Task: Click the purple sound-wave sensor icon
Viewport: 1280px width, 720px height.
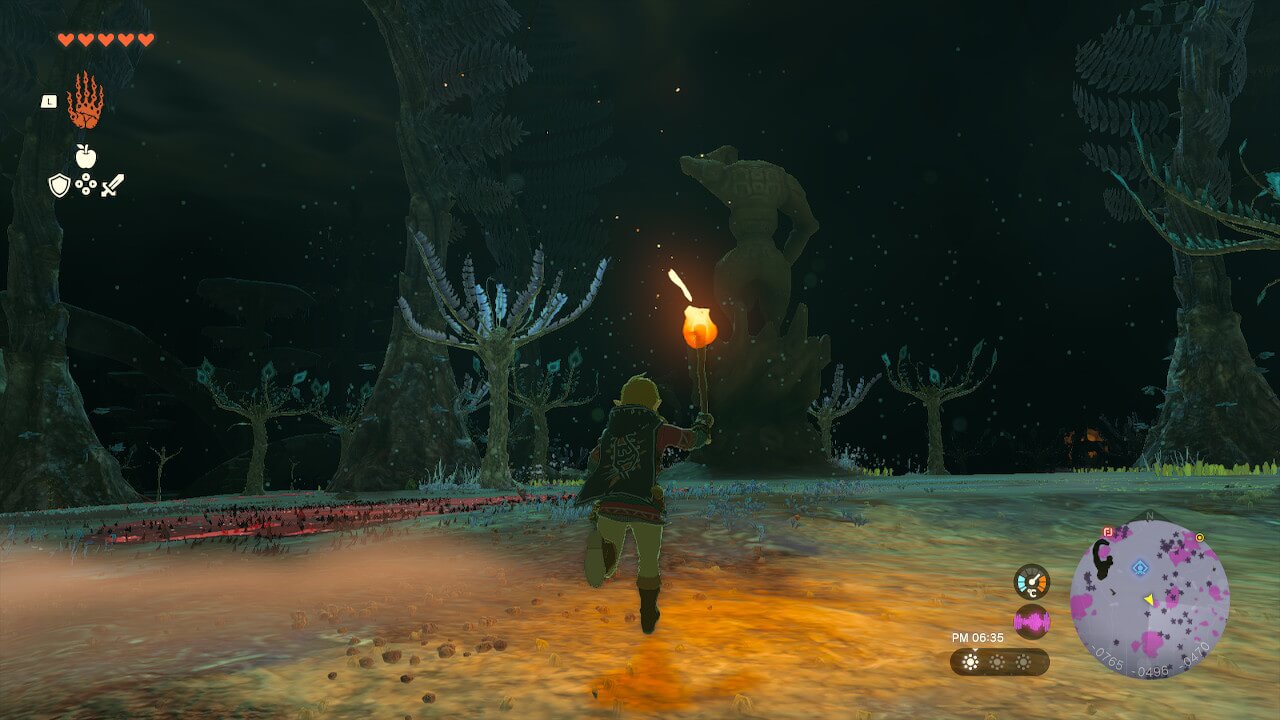Action: pyautogui.click(x=1031, y=622)
